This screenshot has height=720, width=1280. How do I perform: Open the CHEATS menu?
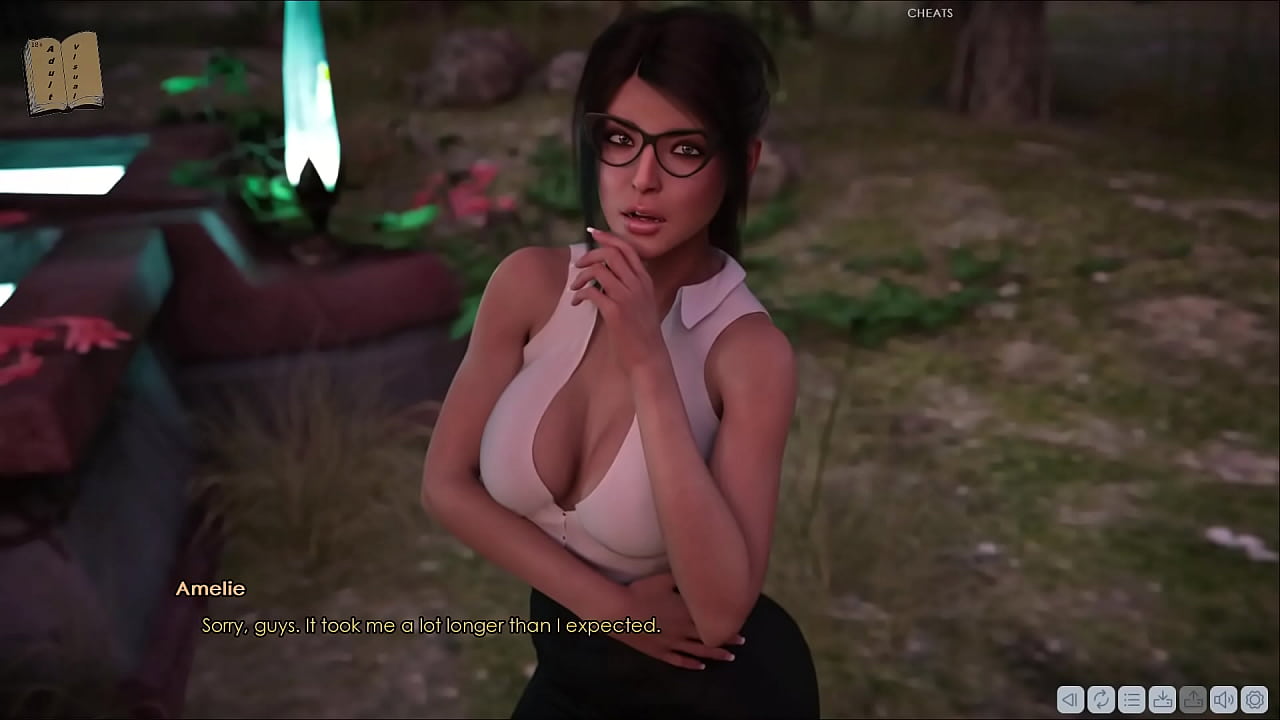coord(929,13)
